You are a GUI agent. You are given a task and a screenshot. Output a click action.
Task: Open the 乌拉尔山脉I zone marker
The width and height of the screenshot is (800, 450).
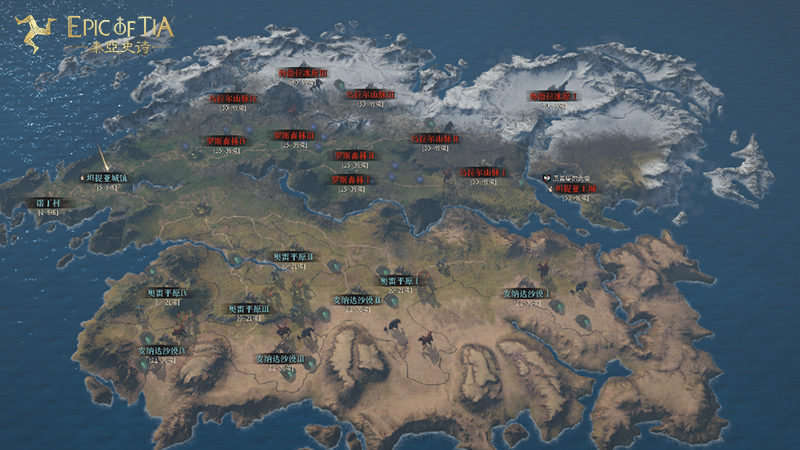(483, 172)
